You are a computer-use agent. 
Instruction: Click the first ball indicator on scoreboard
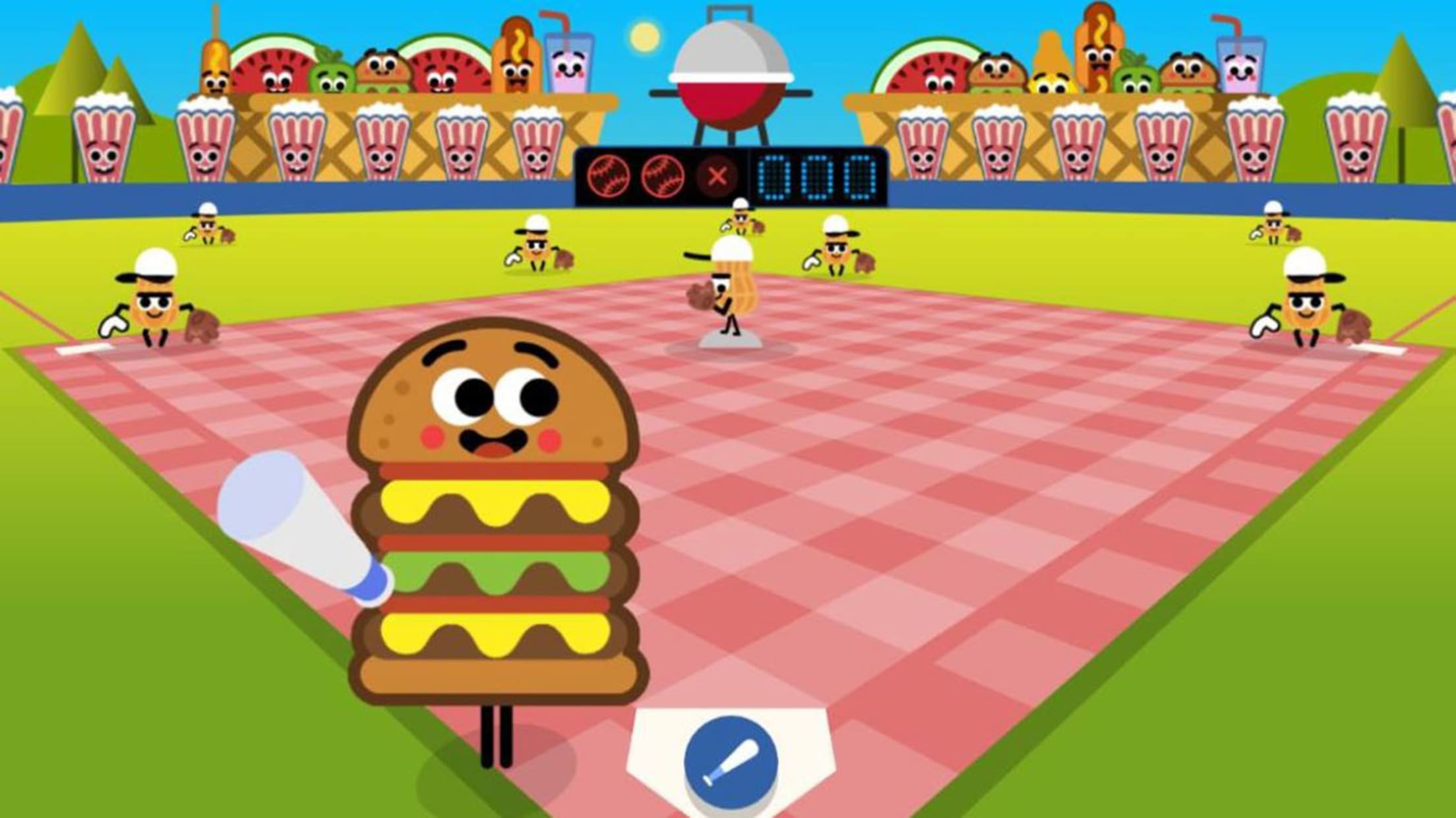coord(608,175)
